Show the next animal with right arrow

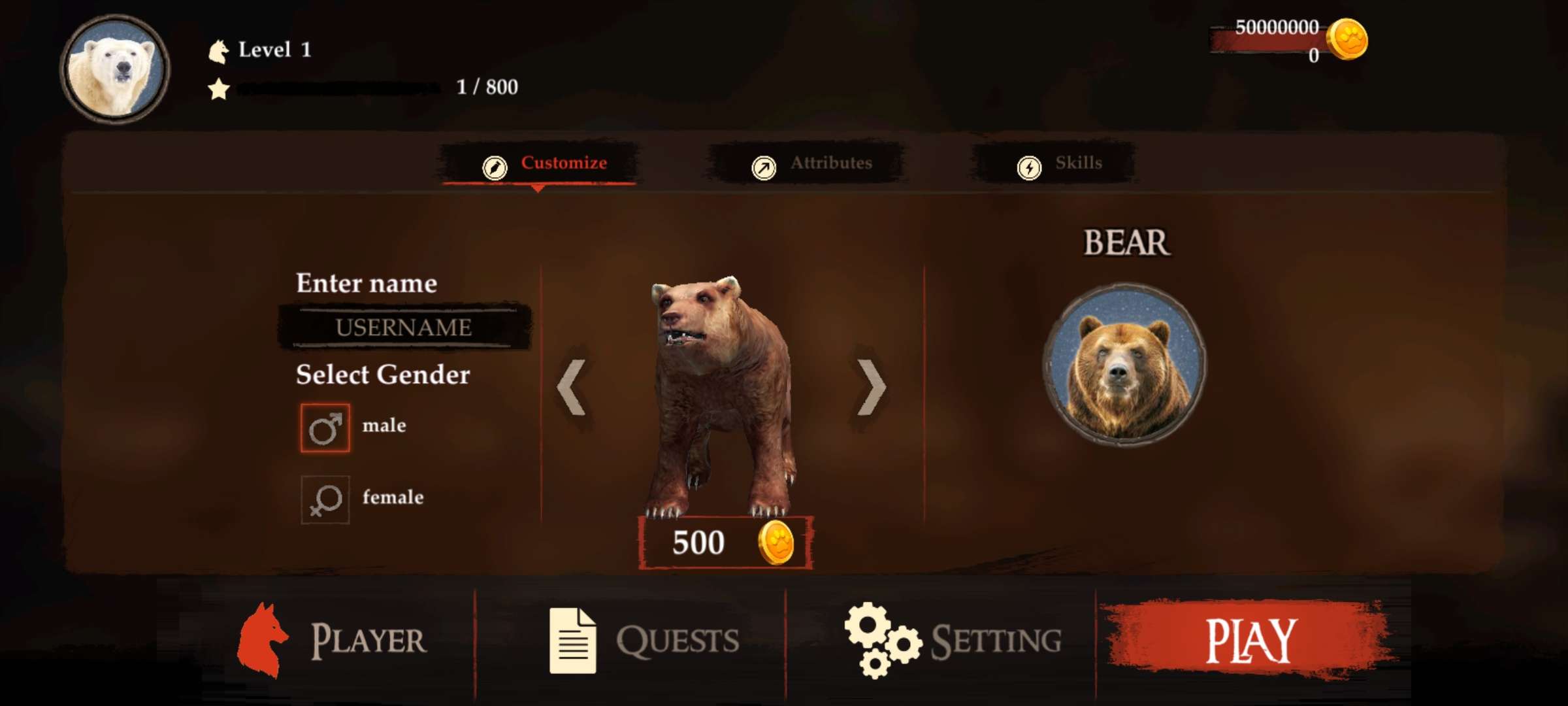point(871,387)
